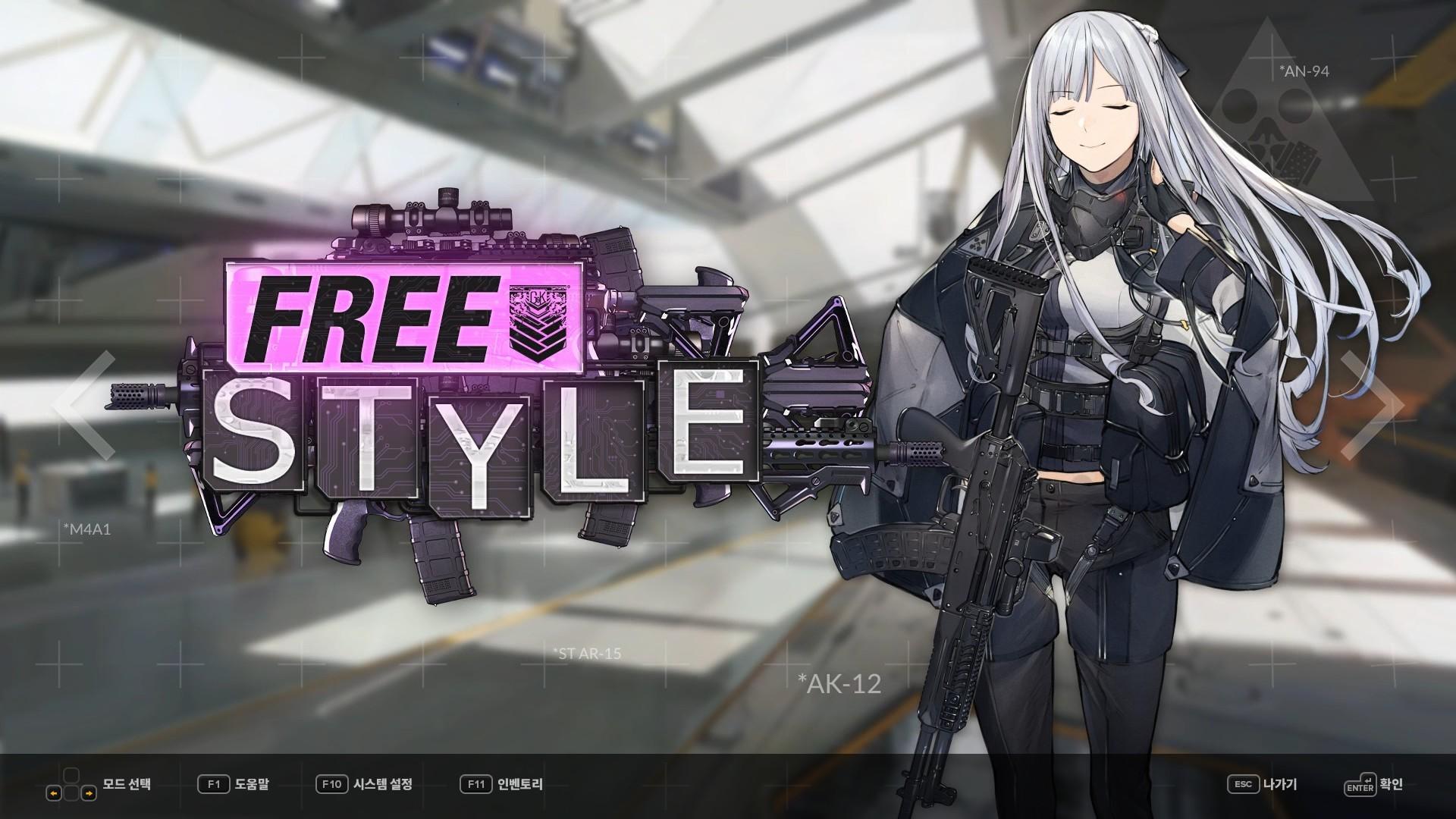This screenshot has height=819, width=1456.
Task: Select the *ST AR-15 label
Action: coord(588,651)
